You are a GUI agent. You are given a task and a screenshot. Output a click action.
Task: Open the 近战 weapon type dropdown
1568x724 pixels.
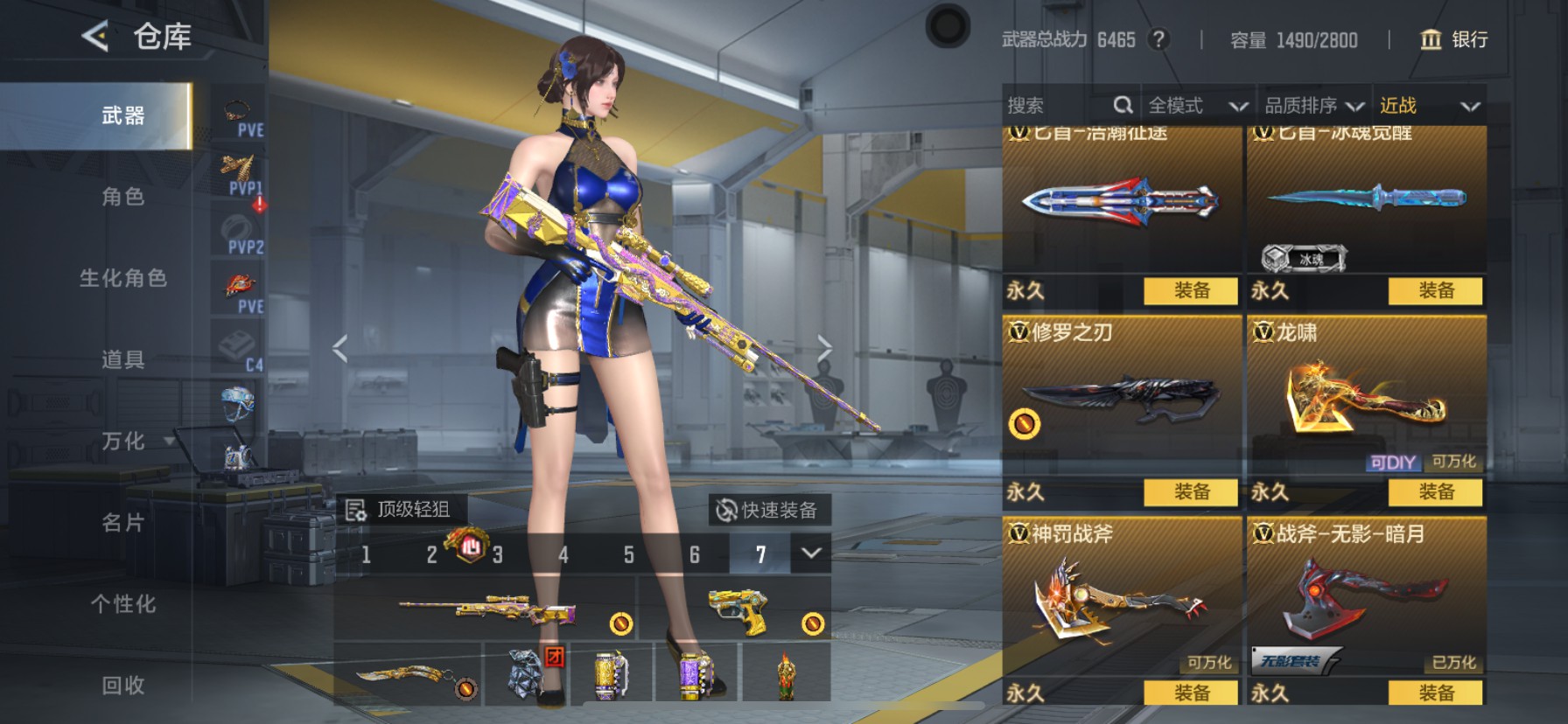point(1429,106)
